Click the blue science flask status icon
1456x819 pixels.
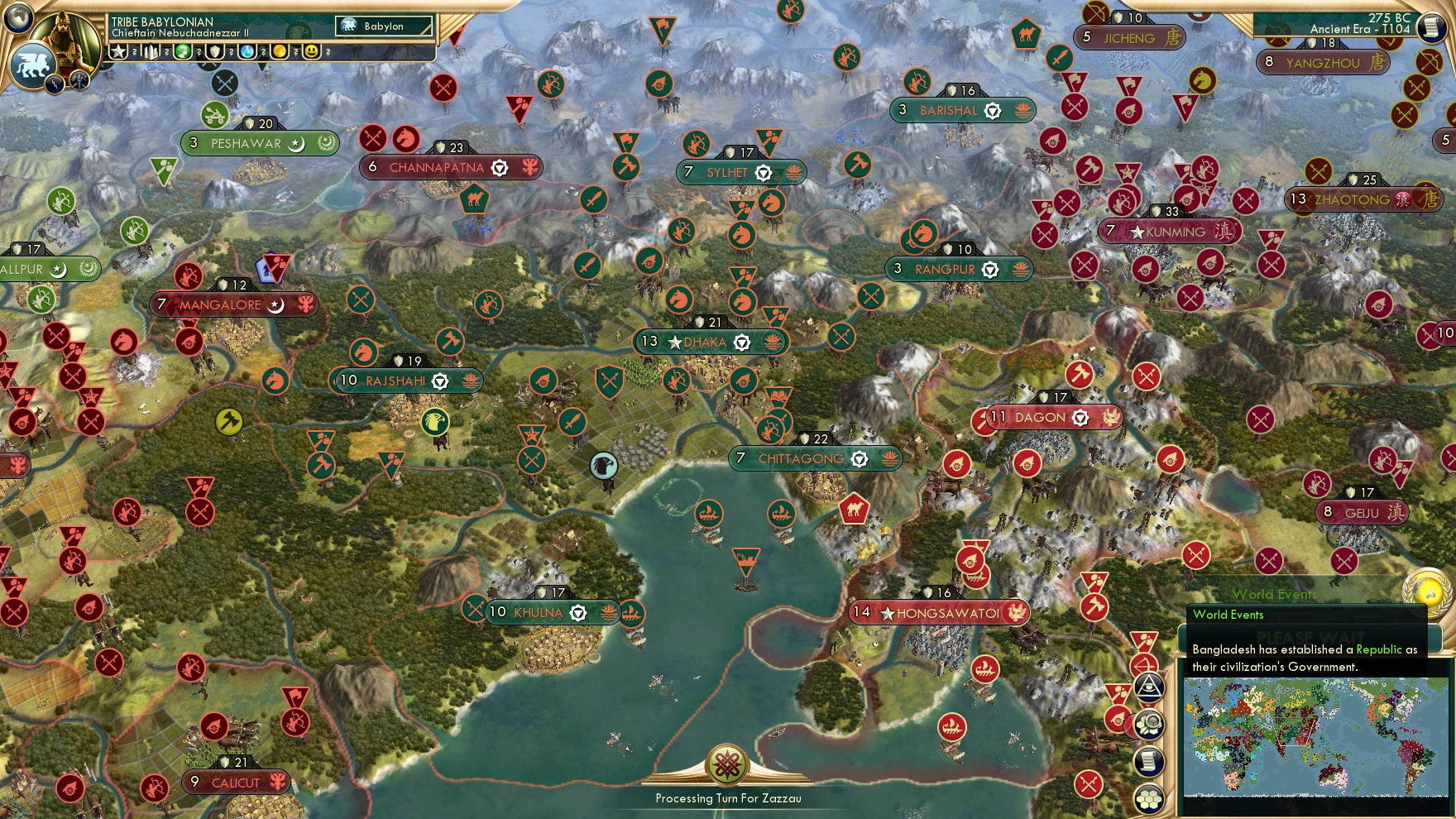click(247, 52)
